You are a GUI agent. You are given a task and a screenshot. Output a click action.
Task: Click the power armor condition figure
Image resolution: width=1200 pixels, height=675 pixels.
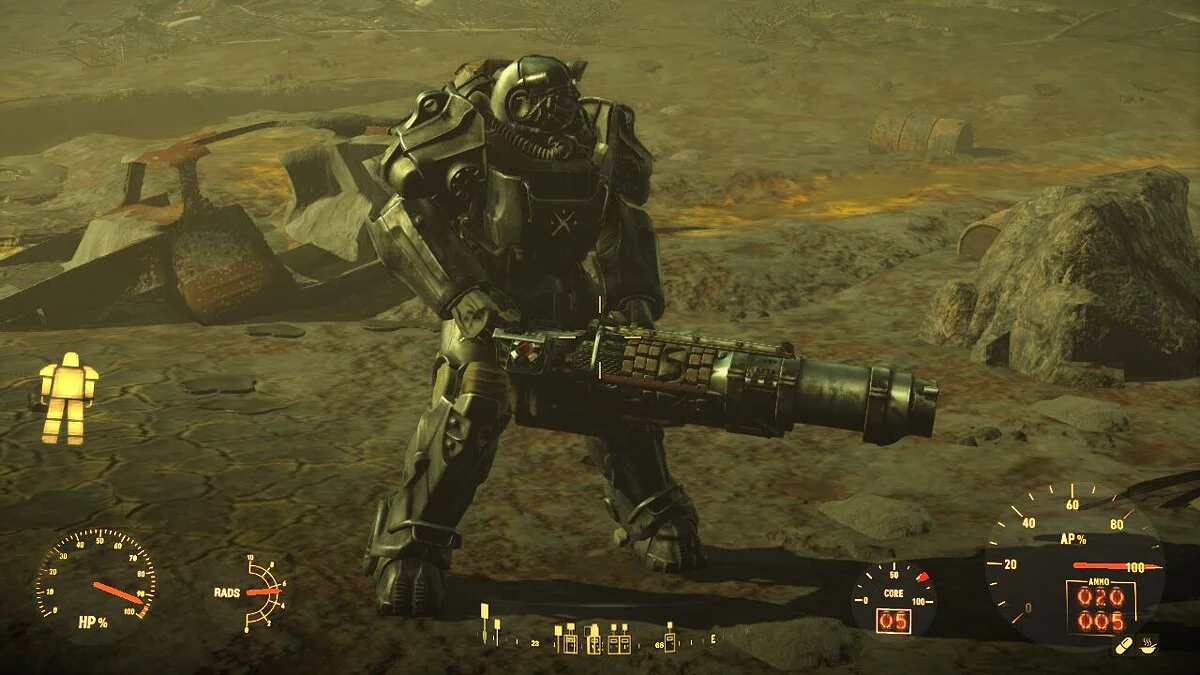click(x=68, y=398)
